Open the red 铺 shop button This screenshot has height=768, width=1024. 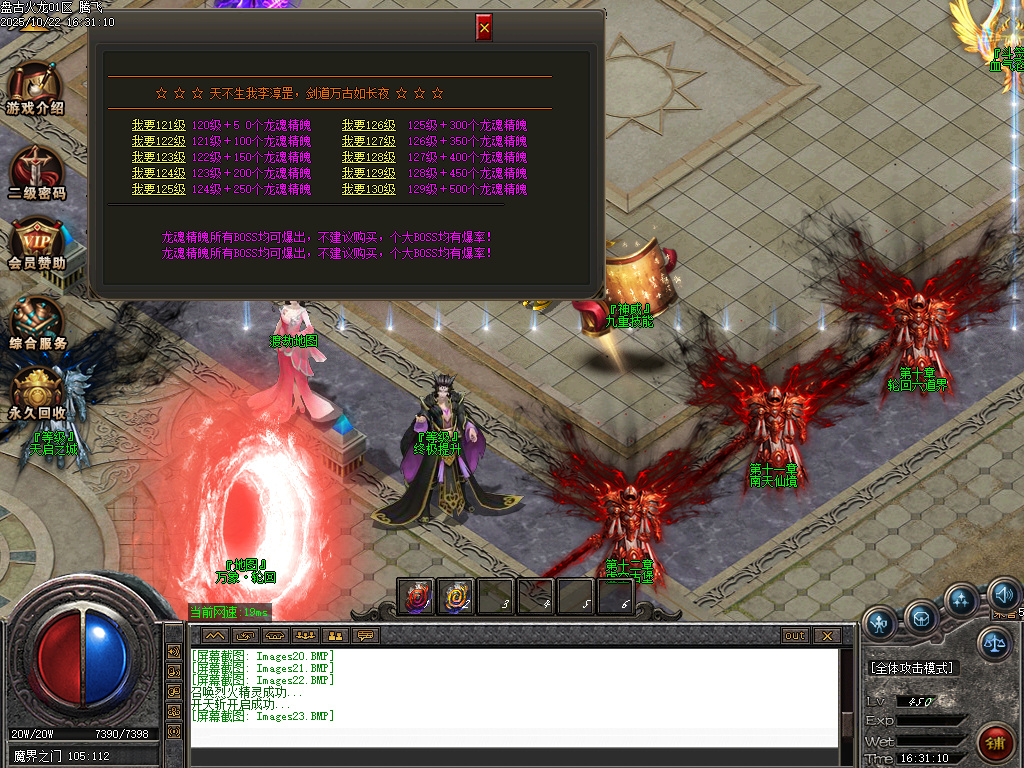point(995,743)
